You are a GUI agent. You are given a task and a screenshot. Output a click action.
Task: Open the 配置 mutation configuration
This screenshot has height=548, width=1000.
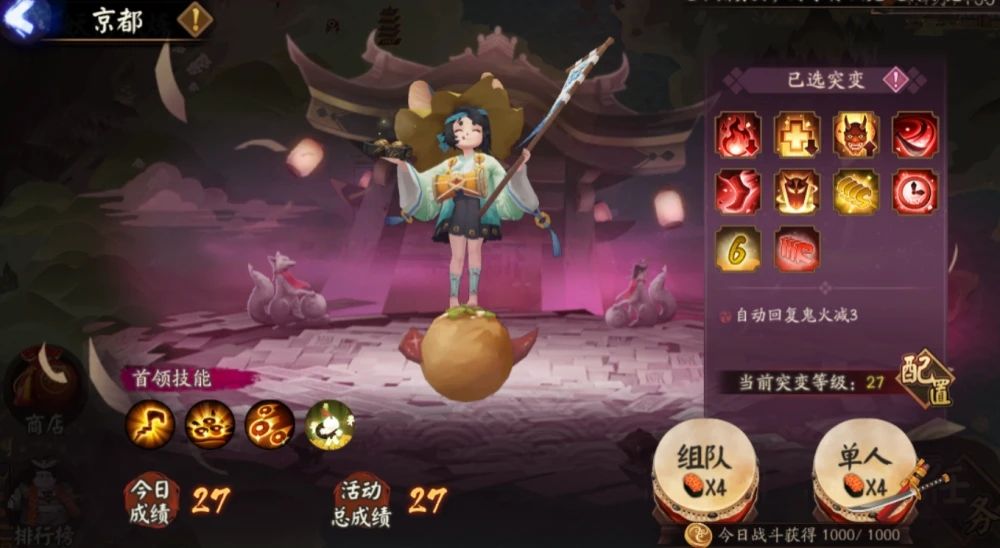[925, 378]
